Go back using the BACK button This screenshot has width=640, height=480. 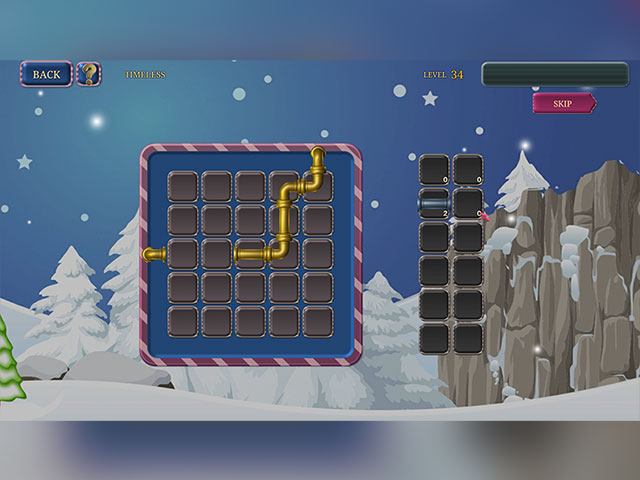(46, 74)
